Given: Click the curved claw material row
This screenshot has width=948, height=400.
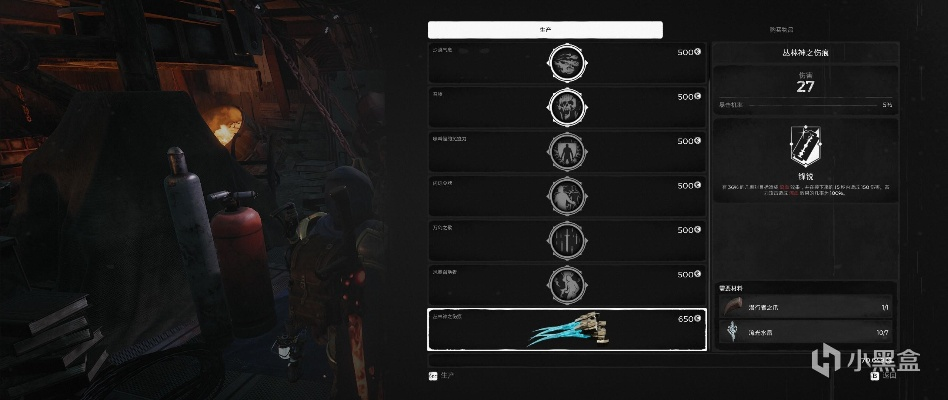Looking at the screenshot, I should (805, 306).
